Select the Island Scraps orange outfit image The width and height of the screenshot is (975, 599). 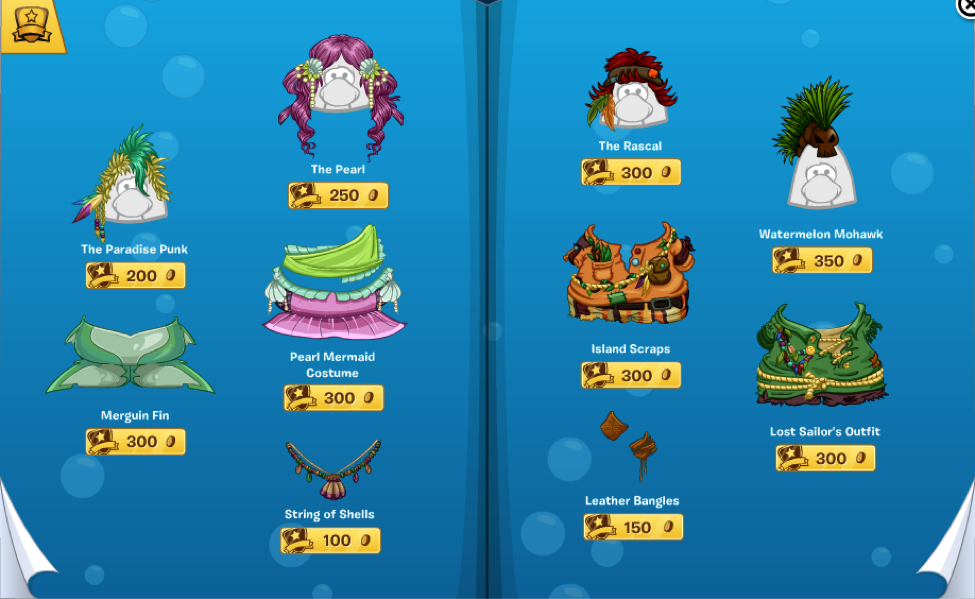pos(629,275)
